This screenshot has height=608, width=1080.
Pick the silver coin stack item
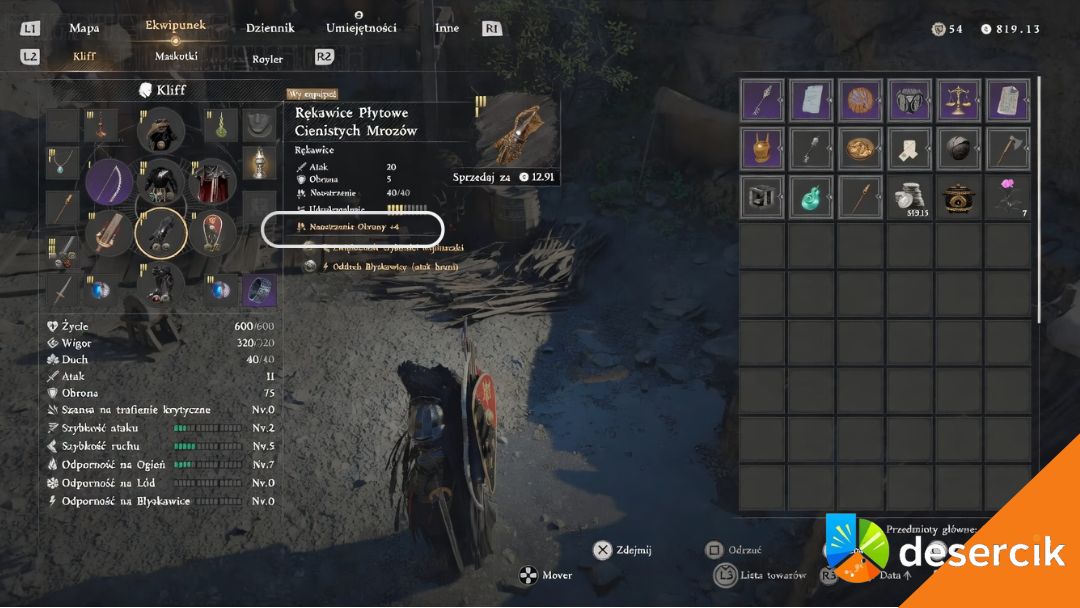(910, 196)
